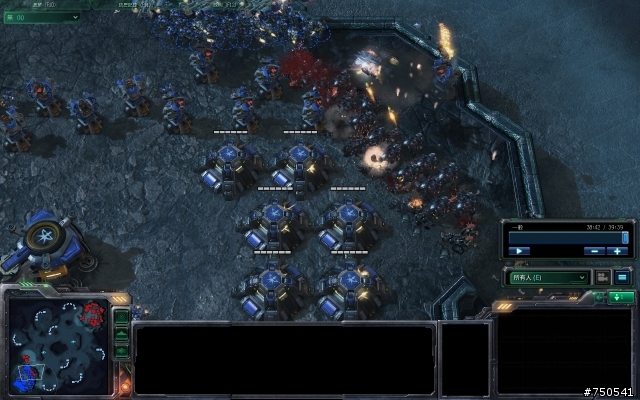Viewport: 640px width, 400px height.
Task: Click the green down-arrow button above command card
Action: (x=621, y=297)
